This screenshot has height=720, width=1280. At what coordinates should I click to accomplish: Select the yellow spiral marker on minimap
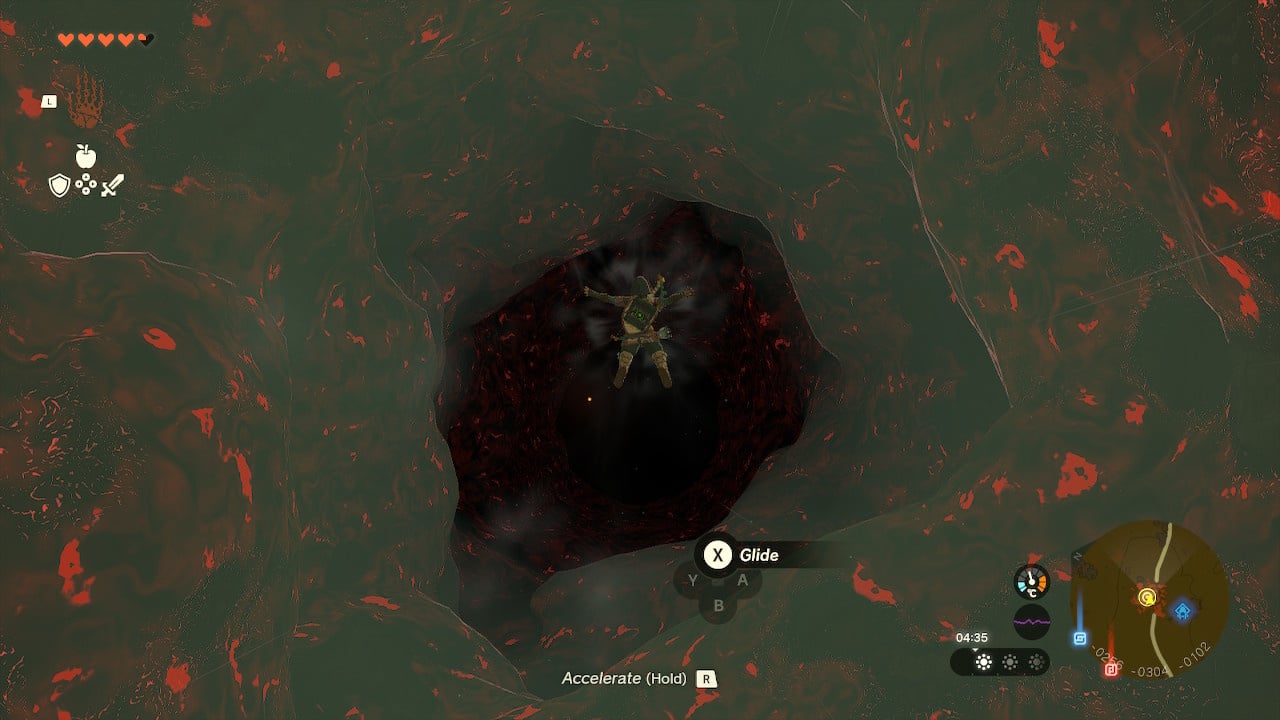1146,598
